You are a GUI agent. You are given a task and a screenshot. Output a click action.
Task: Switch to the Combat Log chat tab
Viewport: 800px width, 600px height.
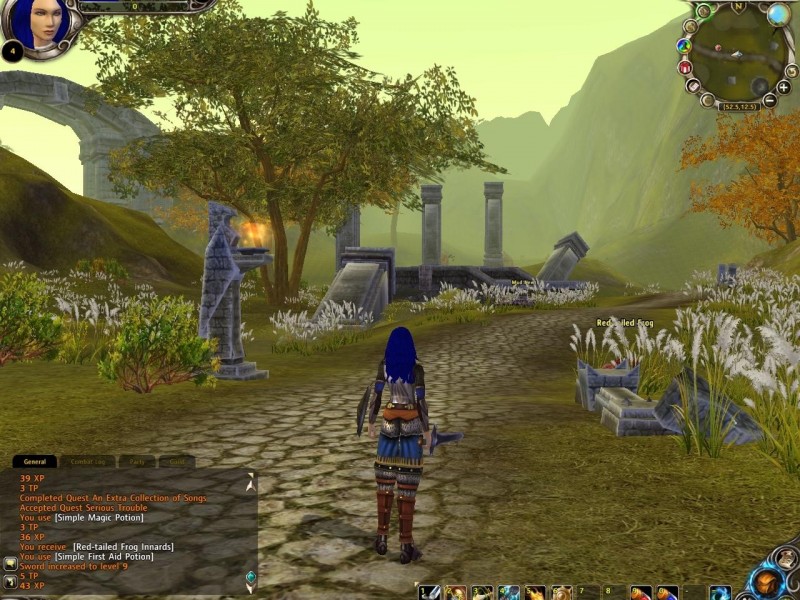point(87,462)
